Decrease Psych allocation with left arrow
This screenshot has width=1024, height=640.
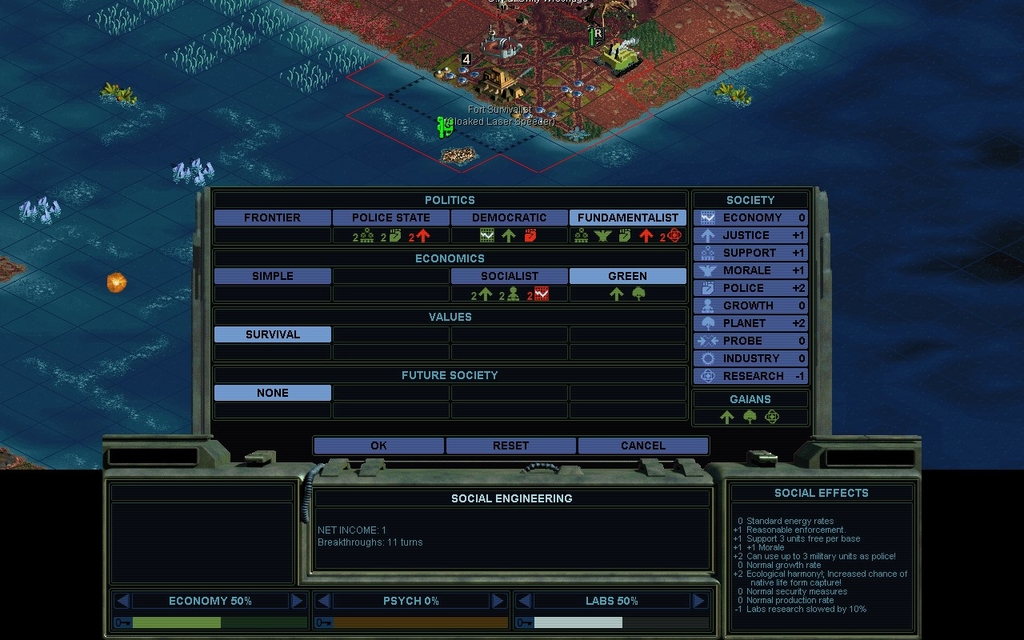point(323,601)
